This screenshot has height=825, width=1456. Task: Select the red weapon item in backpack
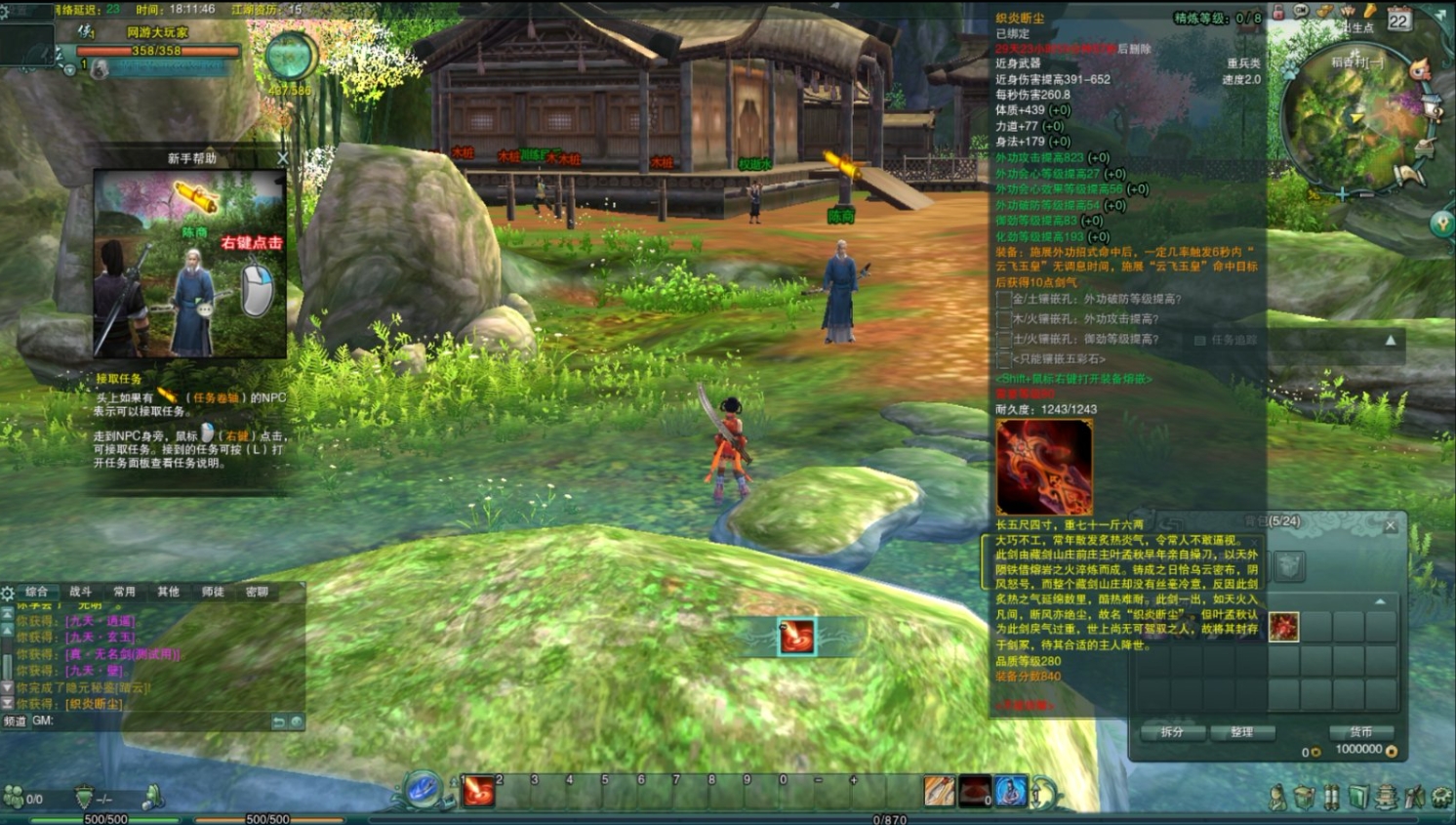pos(1283,627)
